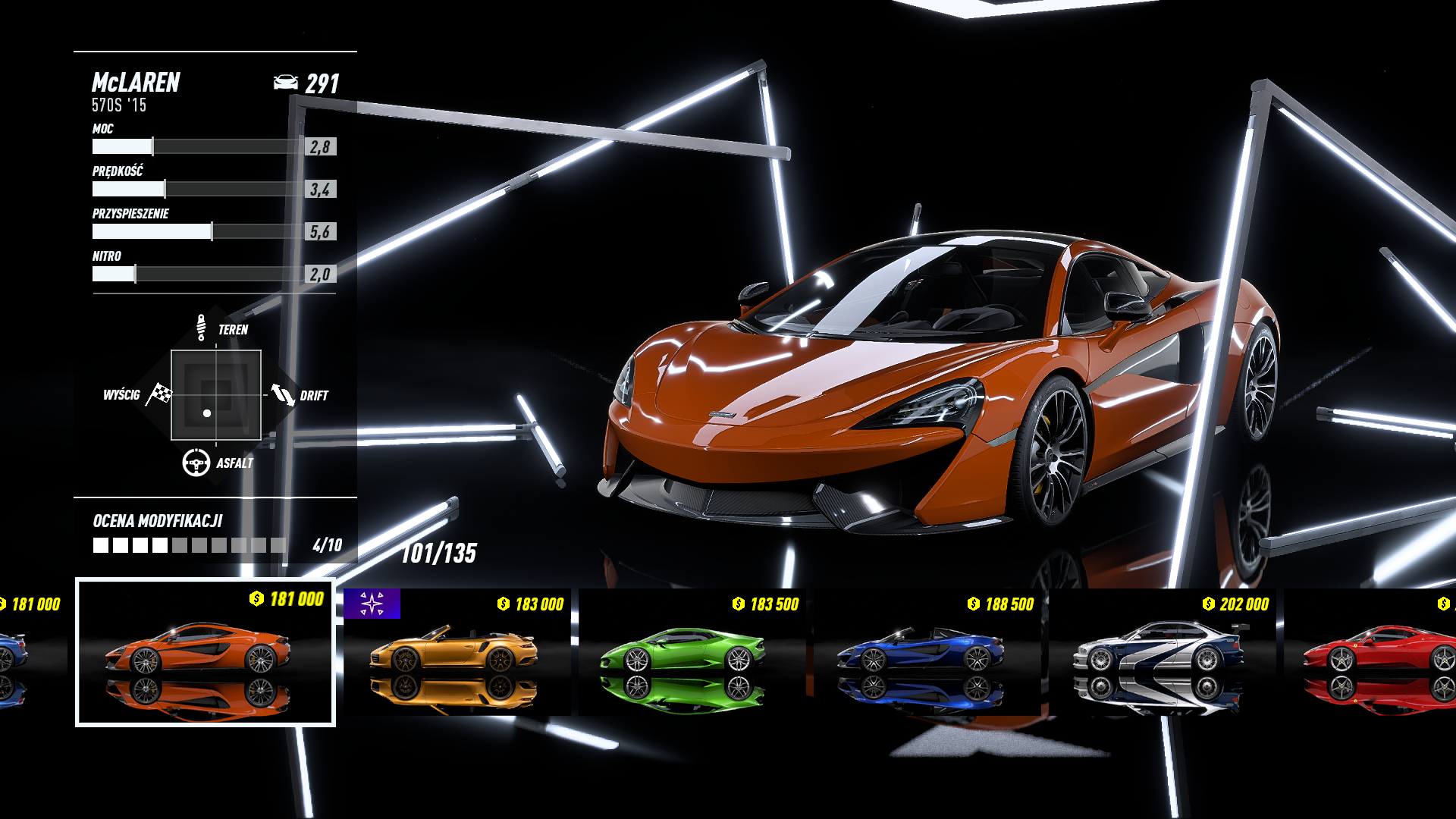Select the blue convertible priced 188 500

927,652
